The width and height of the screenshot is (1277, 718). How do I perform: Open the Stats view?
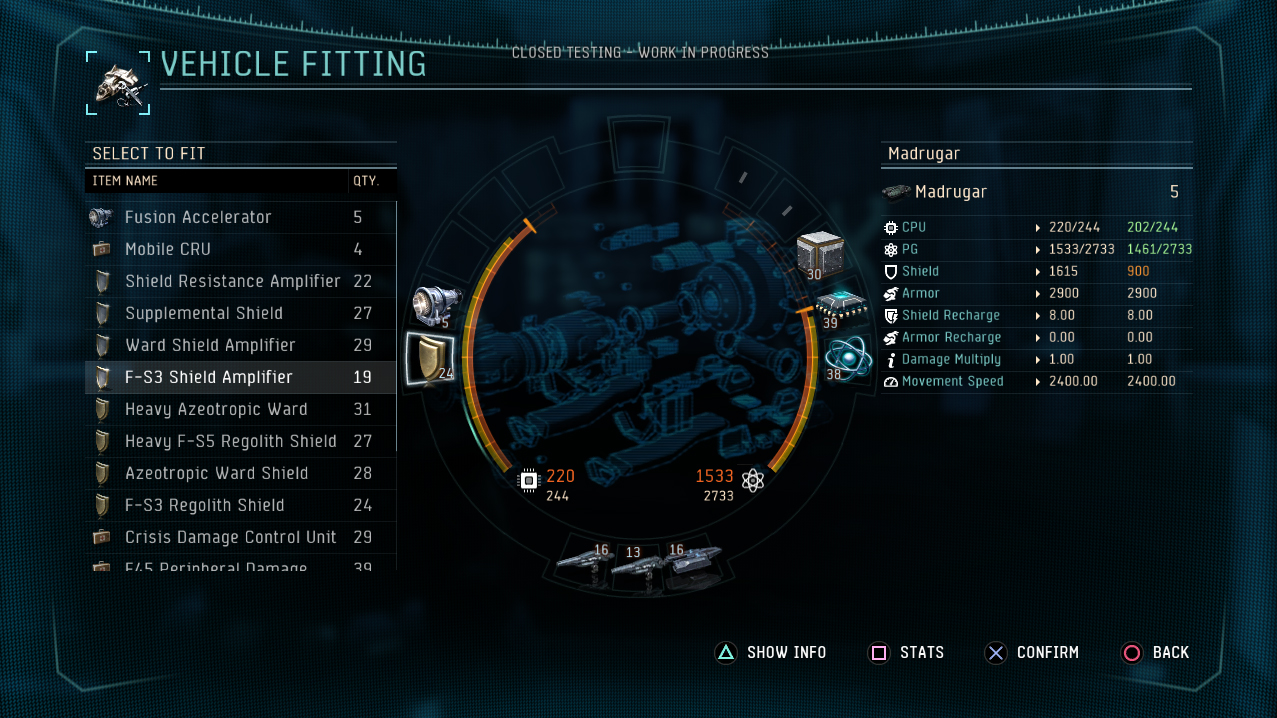tap(906, 653)
